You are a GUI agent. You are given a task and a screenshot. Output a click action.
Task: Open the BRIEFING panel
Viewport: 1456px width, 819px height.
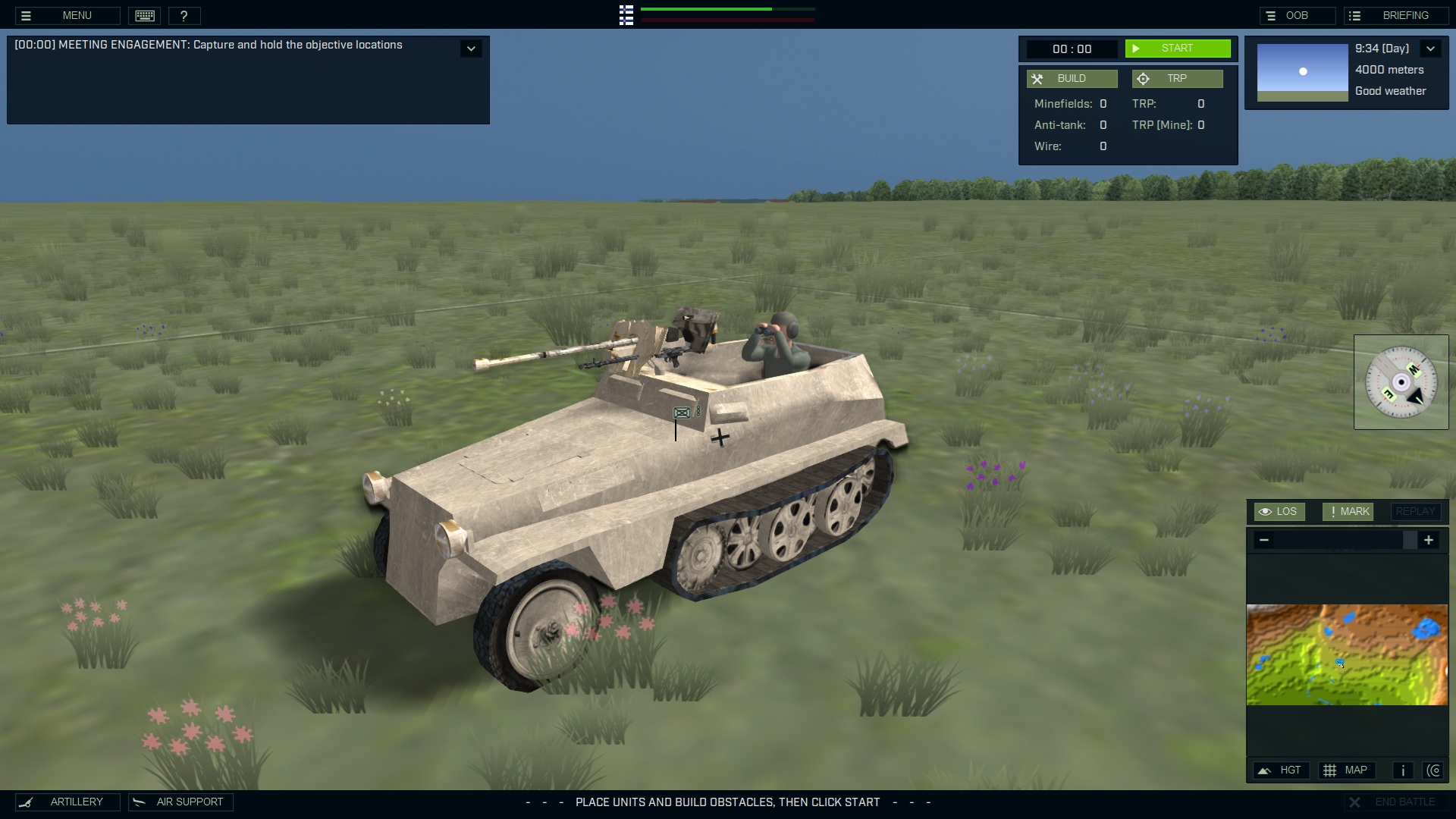(x=1398, y=14)
